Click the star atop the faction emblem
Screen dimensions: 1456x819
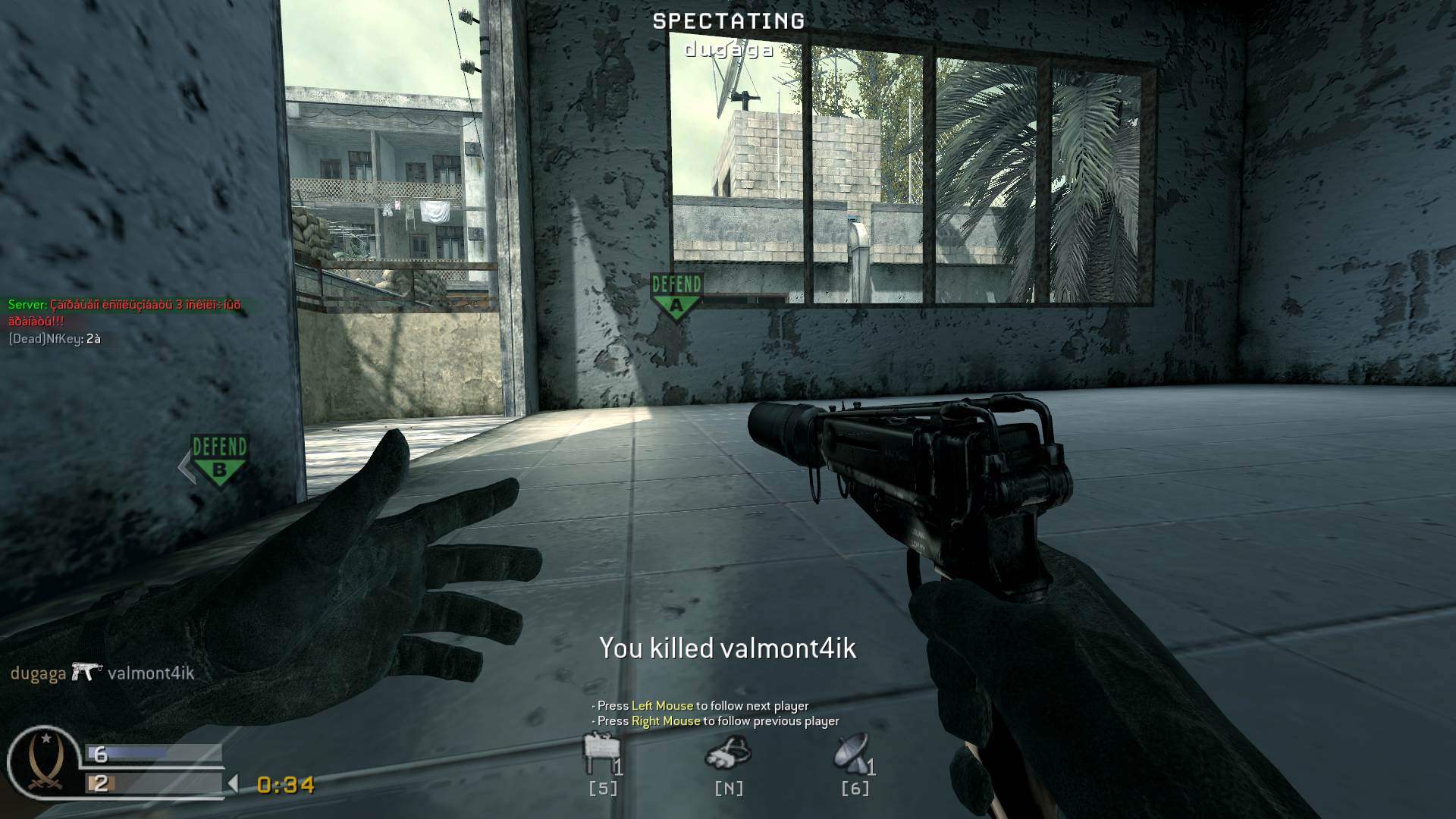point(47,739)
